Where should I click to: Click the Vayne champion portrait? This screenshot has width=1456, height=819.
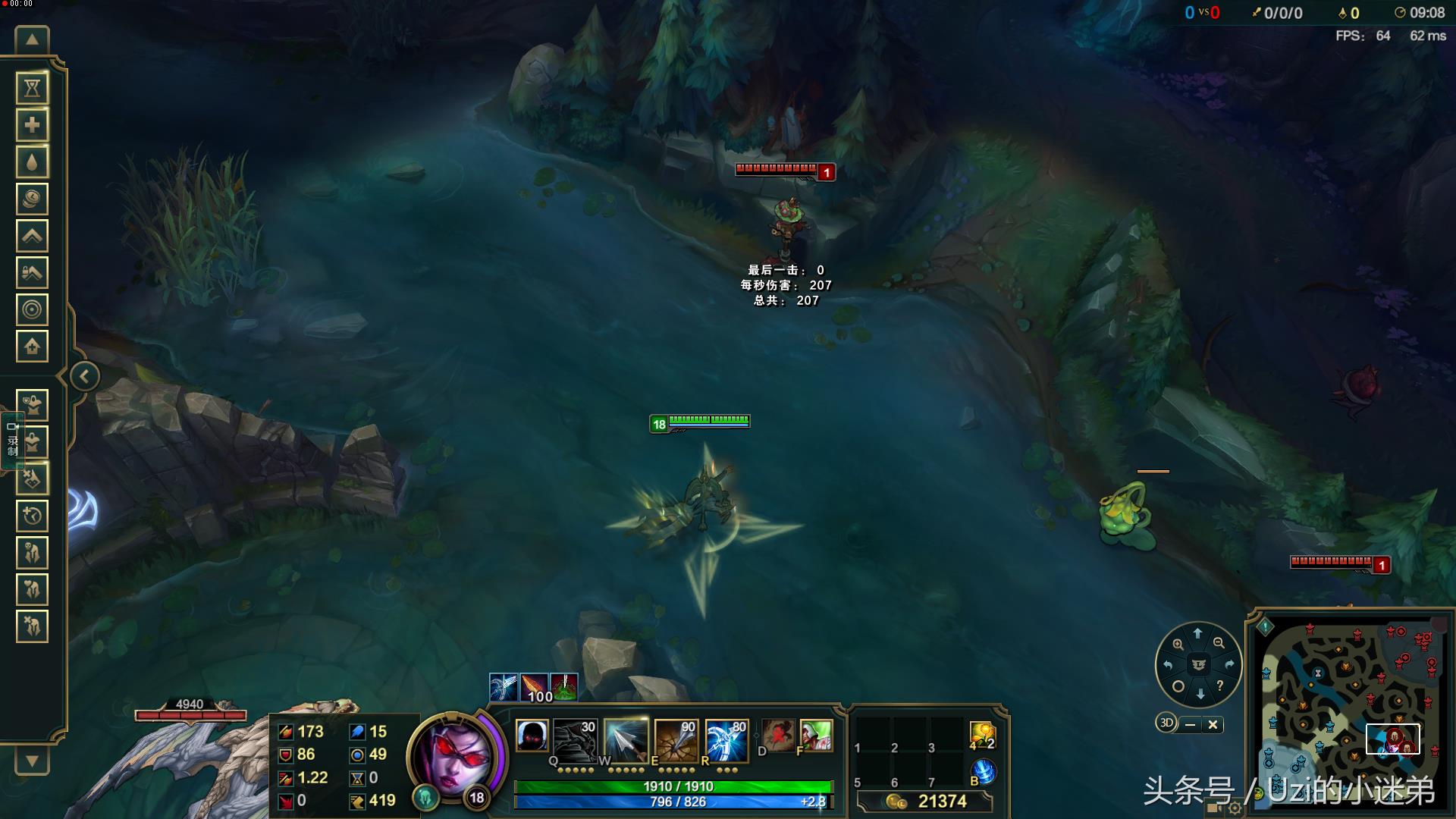(453, 755)
